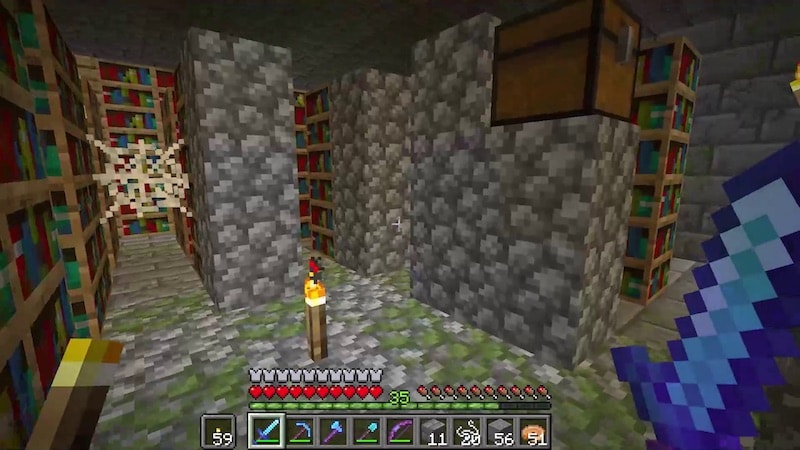Choose the enchanted axe in the hotbar

coord(333,431)
